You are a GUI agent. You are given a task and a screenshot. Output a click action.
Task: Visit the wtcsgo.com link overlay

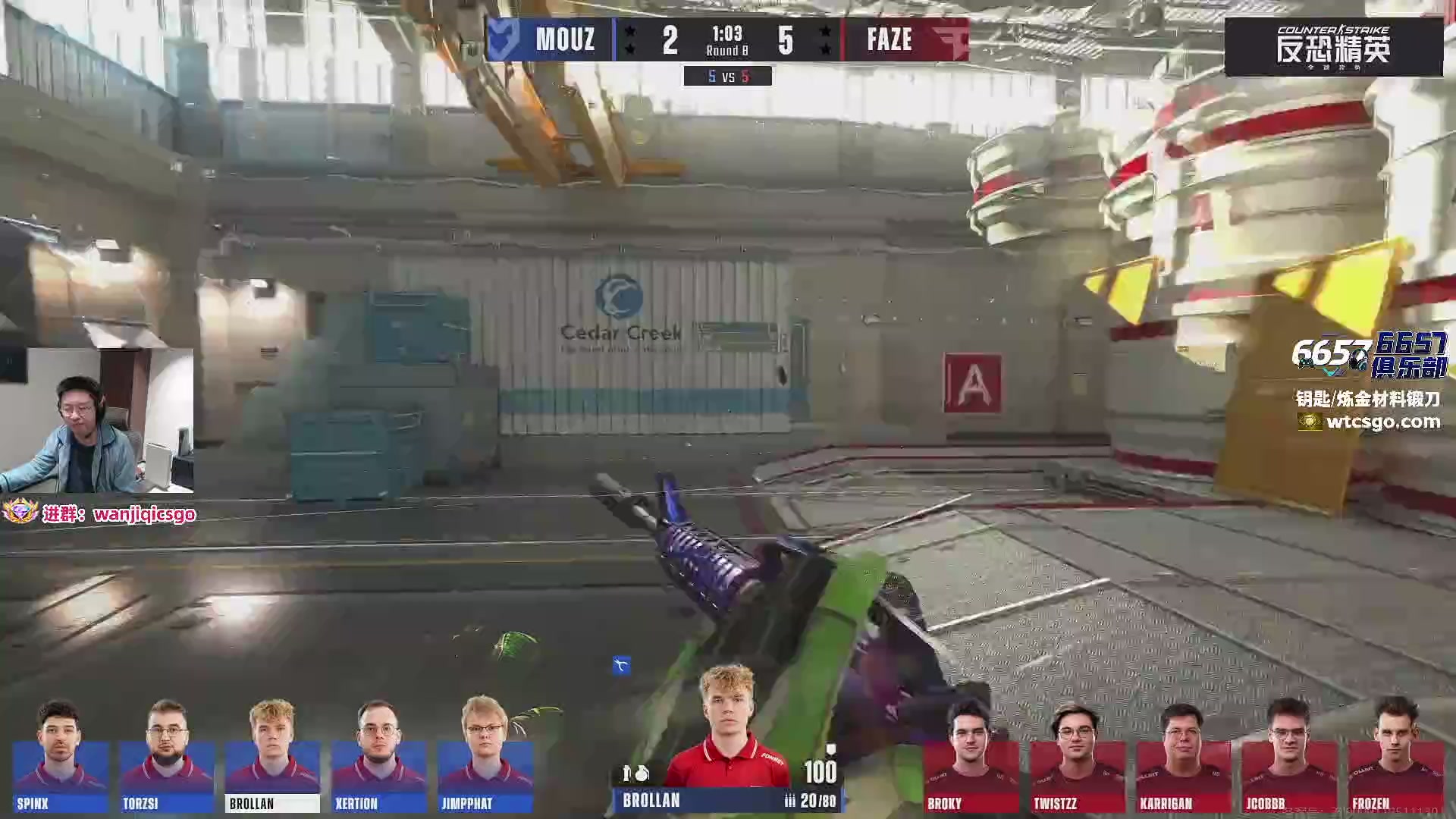1382,422
